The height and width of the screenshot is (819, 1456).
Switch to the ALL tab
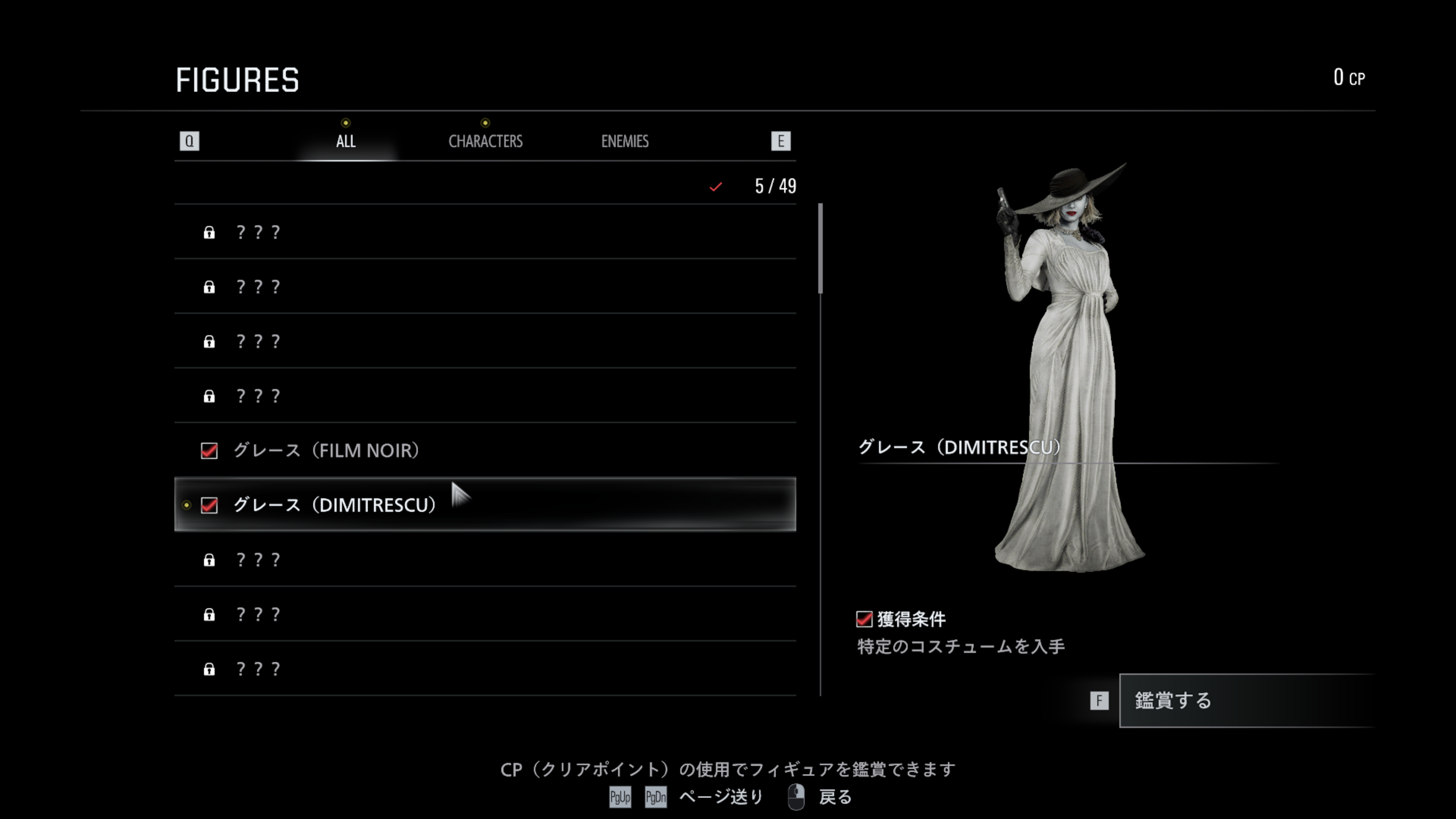(x=345, y=141)
